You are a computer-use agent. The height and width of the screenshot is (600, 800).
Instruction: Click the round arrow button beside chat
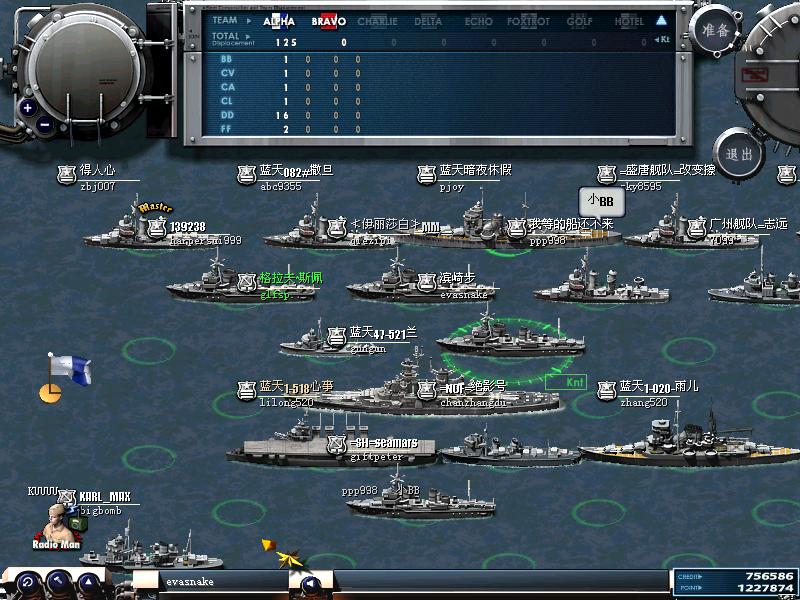[x=310, y=583]
